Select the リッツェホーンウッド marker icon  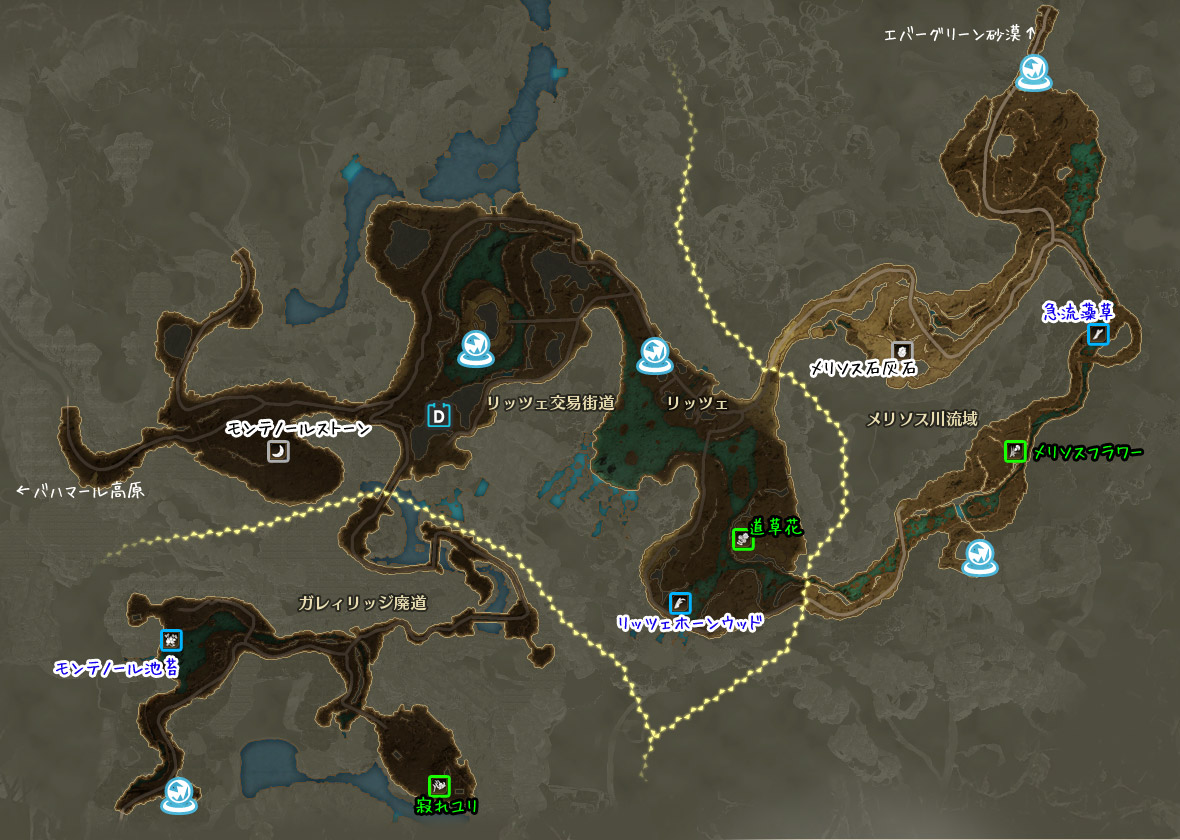pos(680,603)
